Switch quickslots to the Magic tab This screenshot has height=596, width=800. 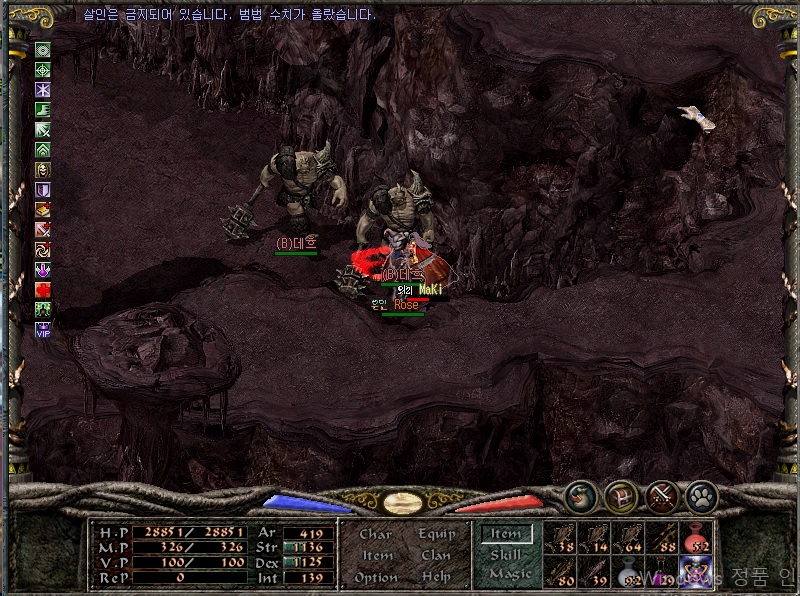(x=509, y=574)
